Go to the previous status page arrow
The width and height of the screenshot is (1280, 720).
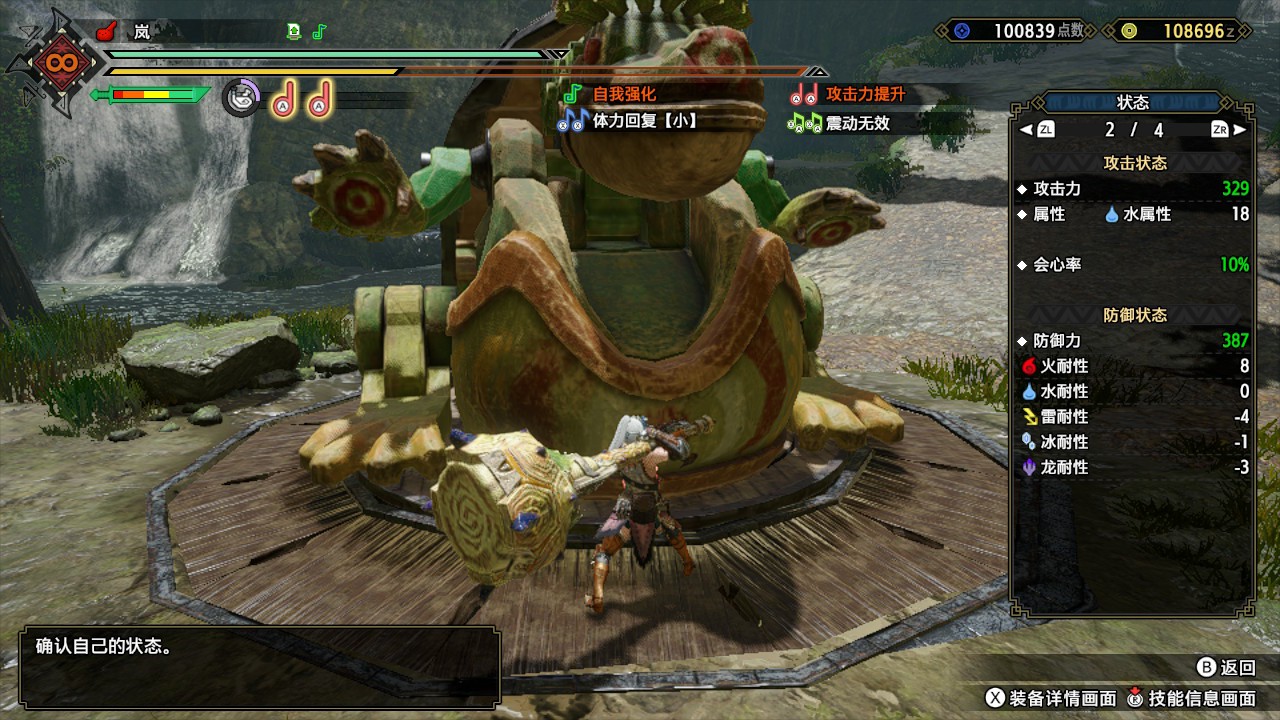pyautogui.click(x=1026, y=130)
